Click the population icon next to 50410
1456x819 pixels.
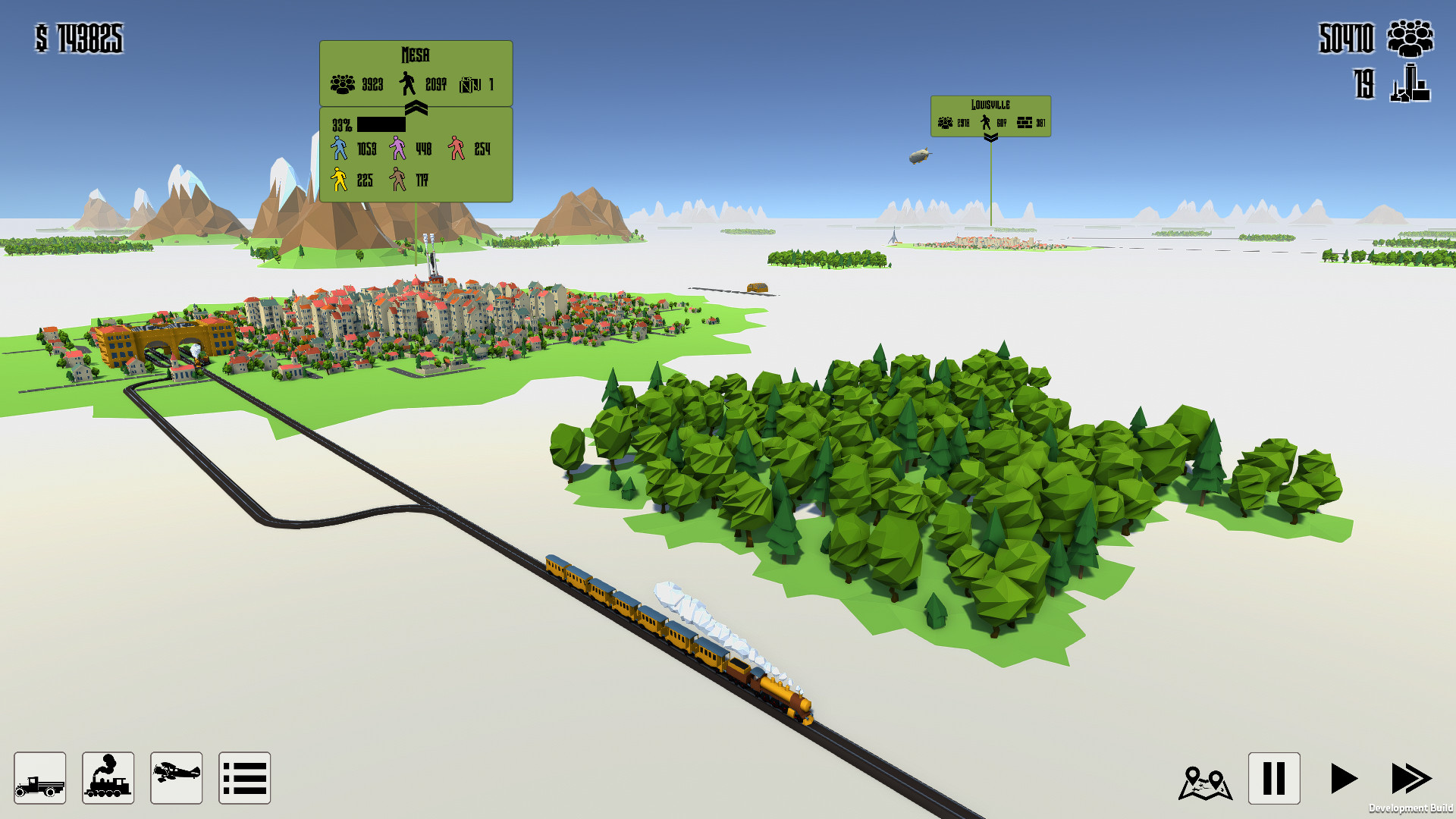pyautogui.click(x=1410, y=39)
